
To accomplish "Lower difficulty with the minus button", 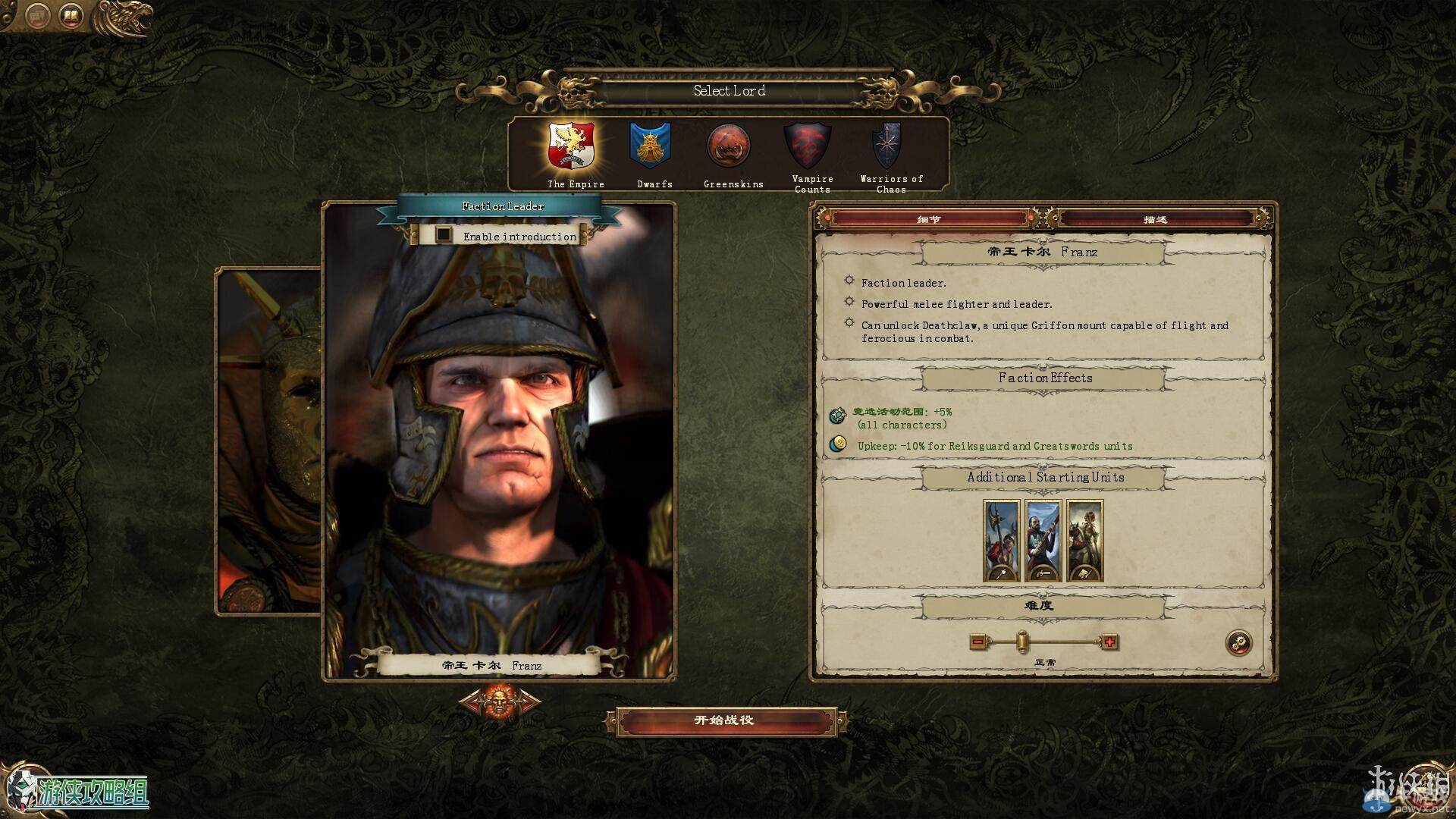I will [977, 642].
